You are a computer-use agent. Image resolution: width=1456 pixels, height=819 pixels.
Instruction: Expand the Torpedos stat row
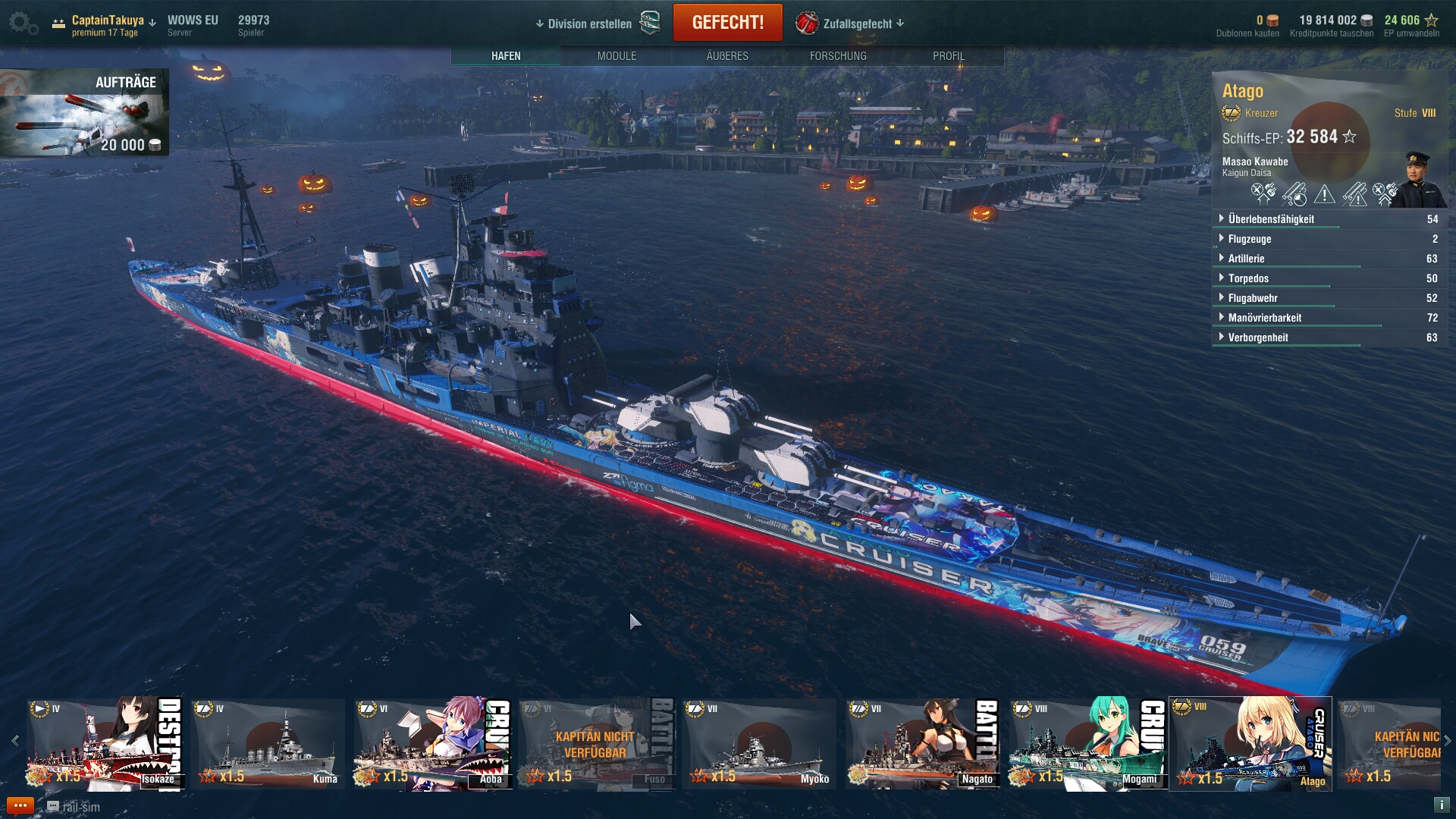(x=1248, y=278)
